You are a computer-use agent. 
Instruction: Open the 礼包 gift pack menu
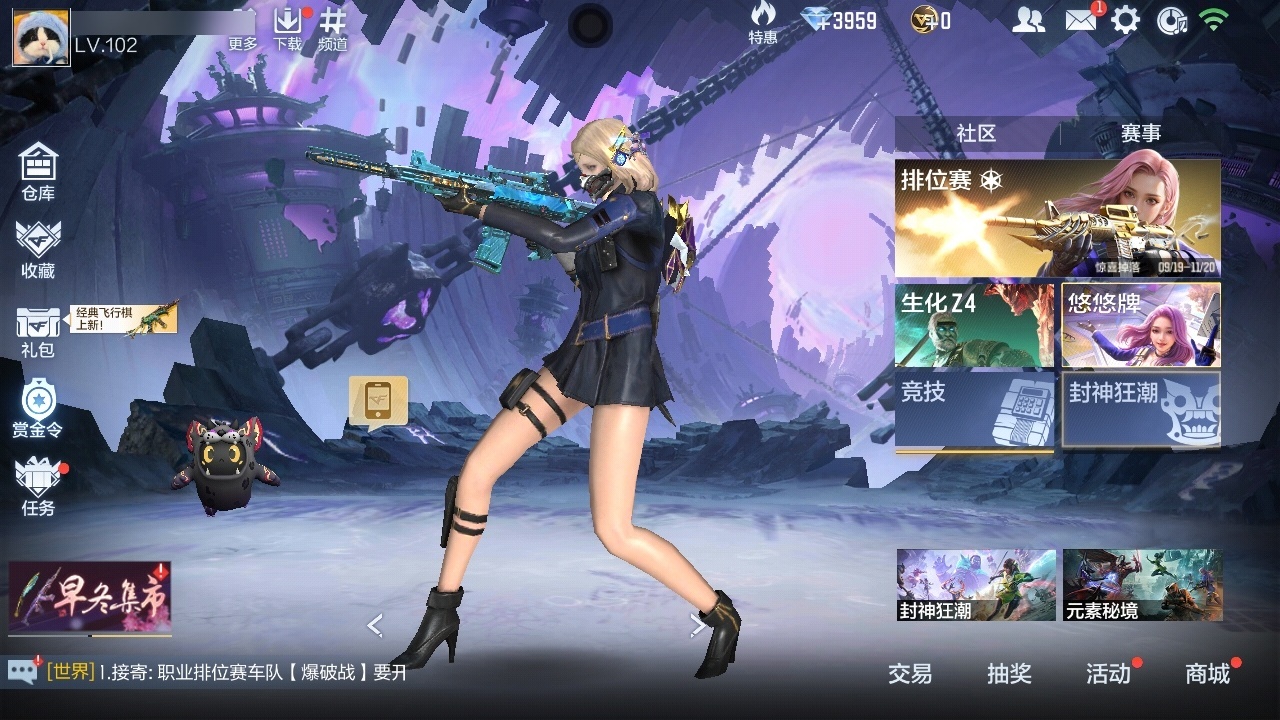pos(38,330)
